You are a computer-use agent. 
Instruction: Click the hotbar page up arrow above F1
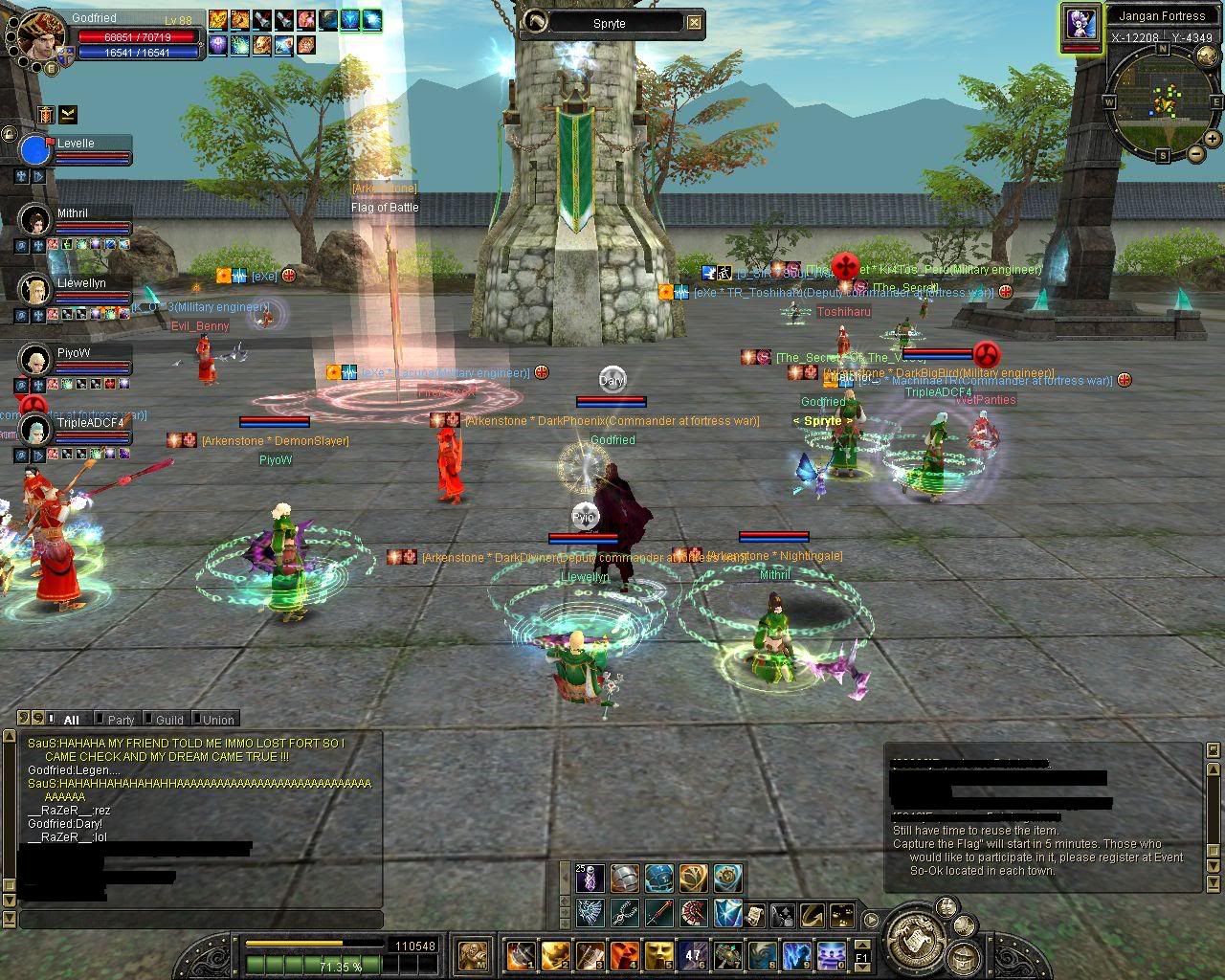[x=861, y=943]
